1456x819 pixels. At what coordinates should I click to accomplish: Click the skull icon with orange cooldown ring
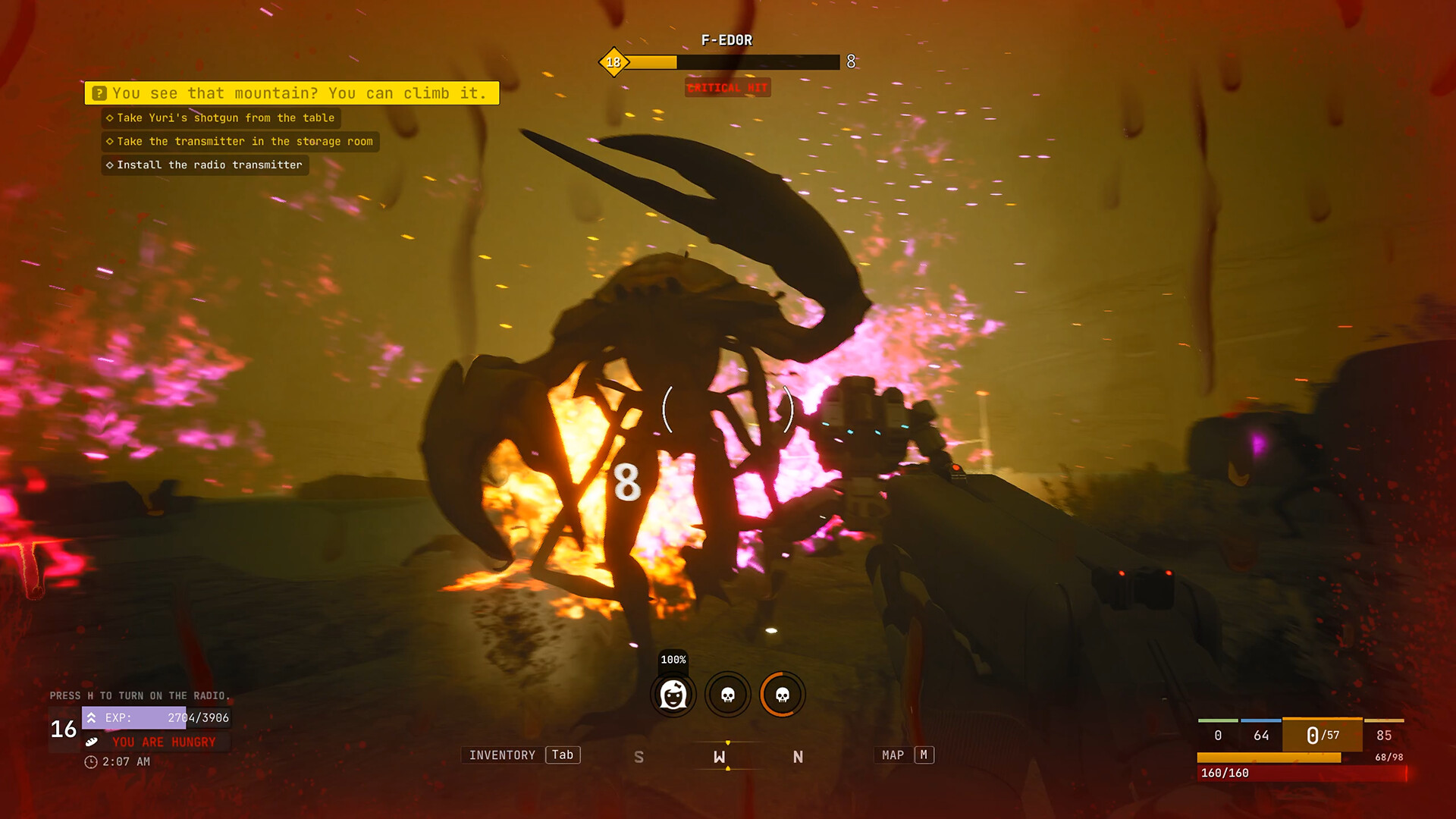782,695
